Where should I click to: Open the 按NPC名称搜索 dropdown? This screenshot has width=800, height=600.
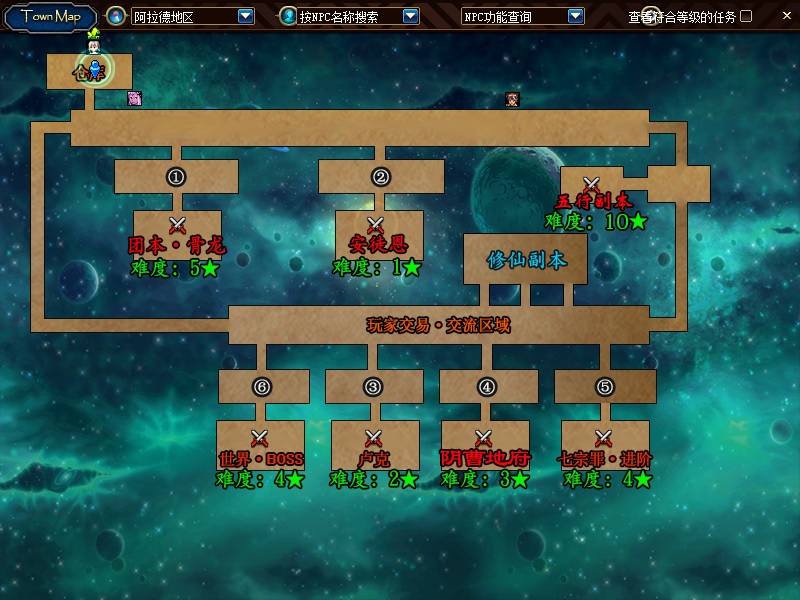pos(411,16)
